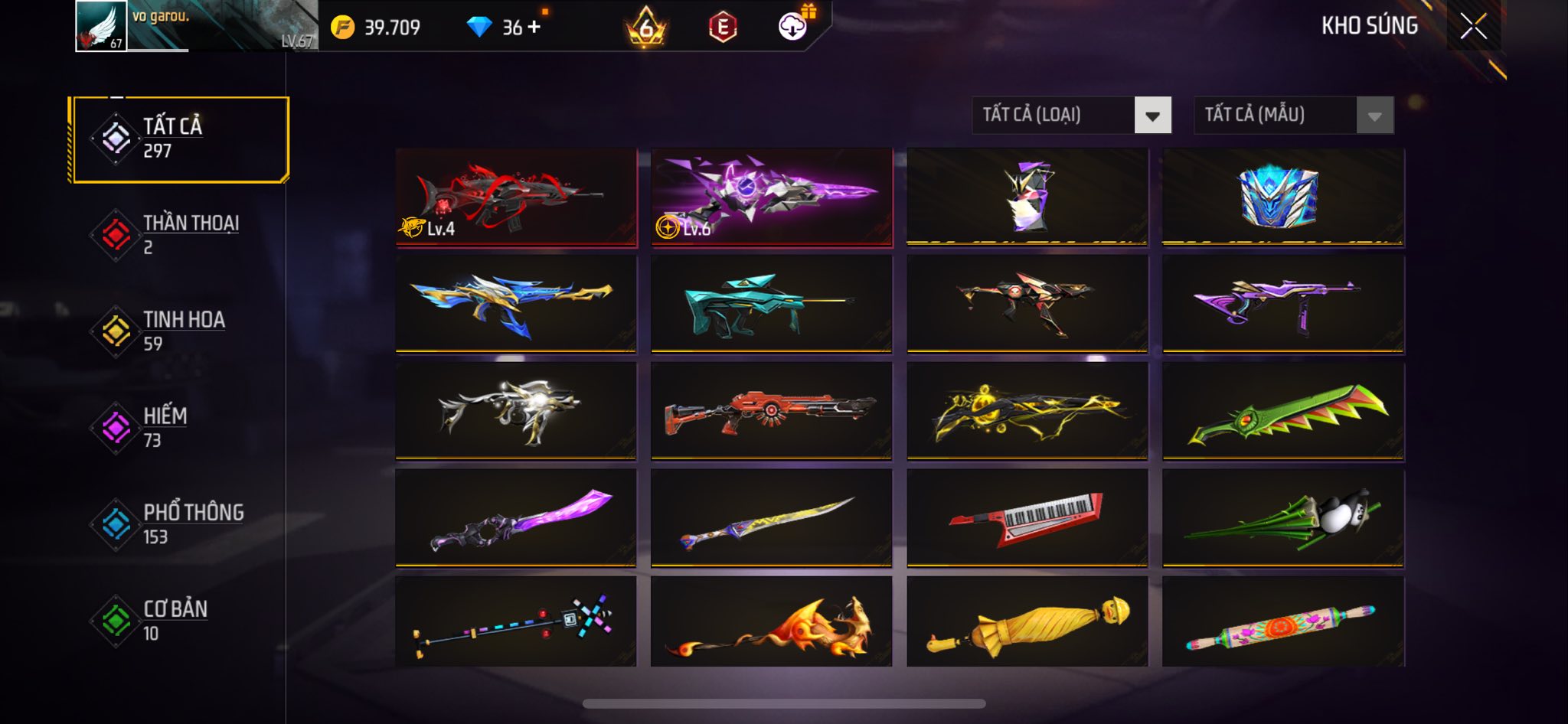Switch to the Thần Thoại tab
Viewport: 1568px width, 724px height.
[178, 235]
